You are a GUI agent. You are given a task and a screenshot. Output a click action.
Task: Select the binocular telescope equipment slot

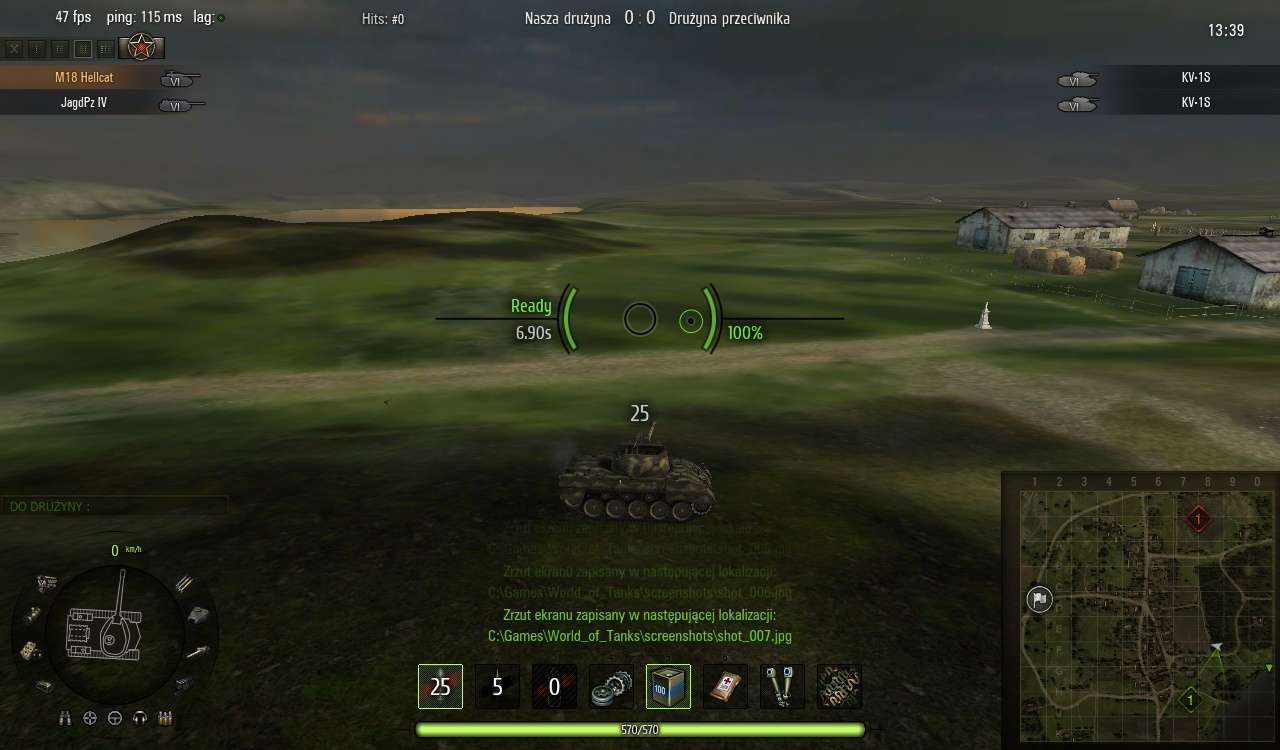tap(782, 687)
